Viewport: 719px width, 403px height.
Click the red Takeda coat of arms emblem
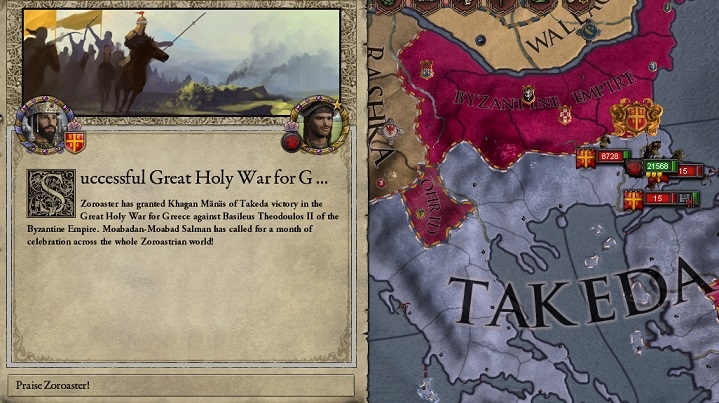[x=294, y=141]
